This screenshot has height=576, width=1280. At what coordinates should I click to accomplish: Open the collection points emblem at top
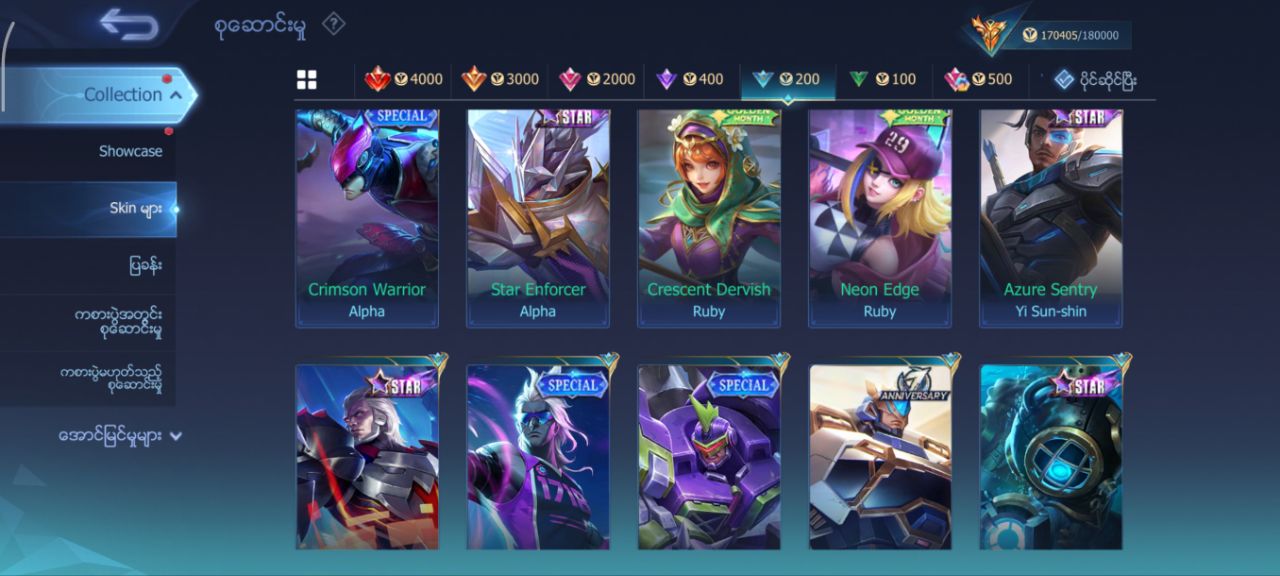(x=990, y=34)
